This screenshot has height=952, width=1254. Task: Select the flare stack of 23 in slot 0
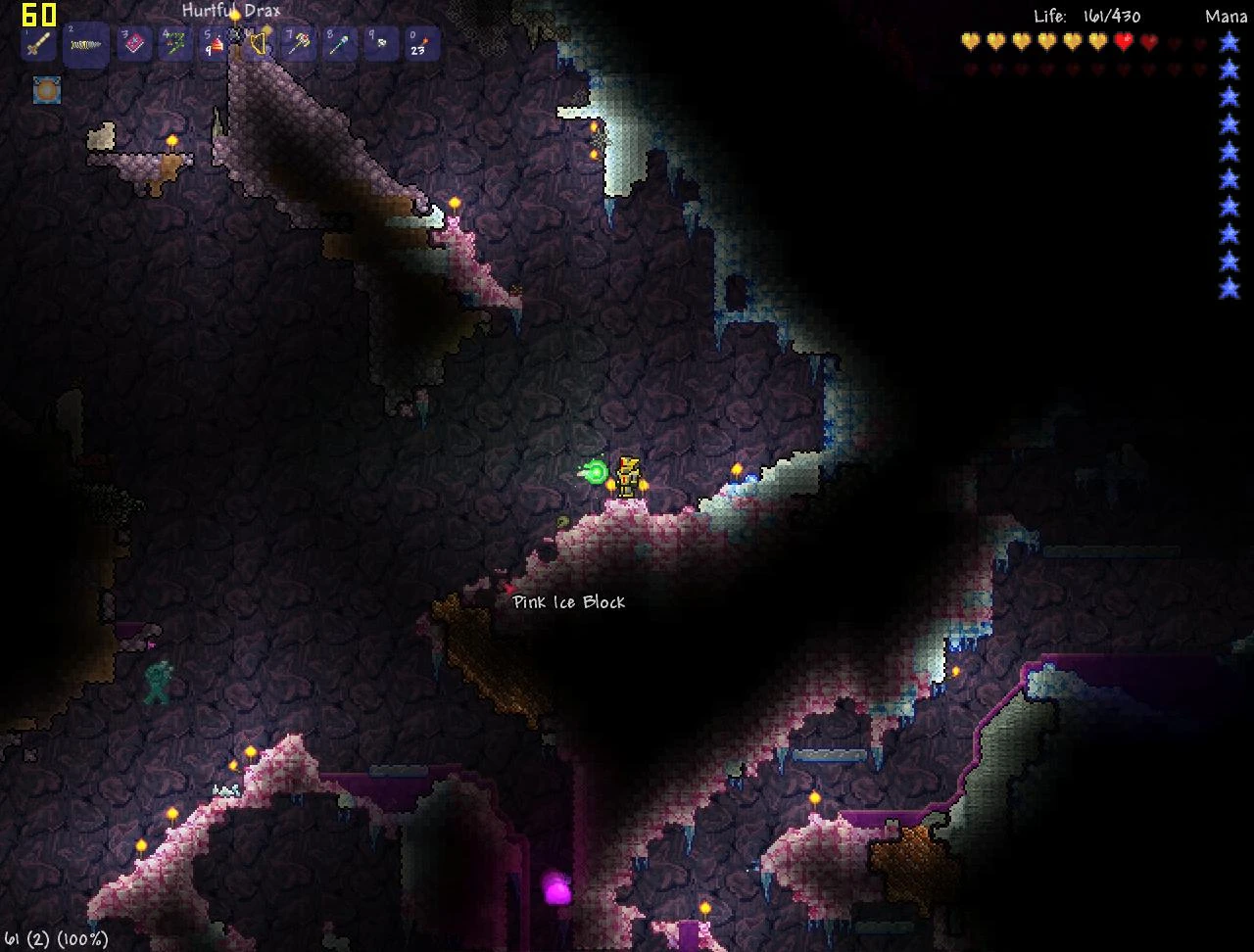pos(421,44)
